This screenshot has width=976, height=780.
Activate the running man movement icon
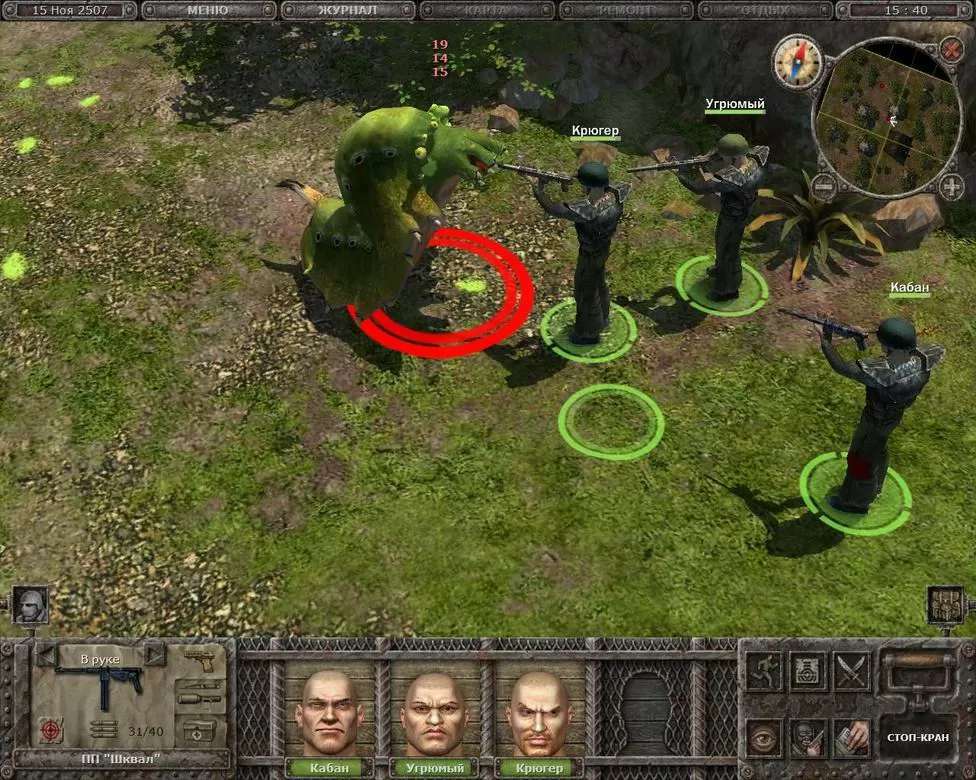coord(763,671)
